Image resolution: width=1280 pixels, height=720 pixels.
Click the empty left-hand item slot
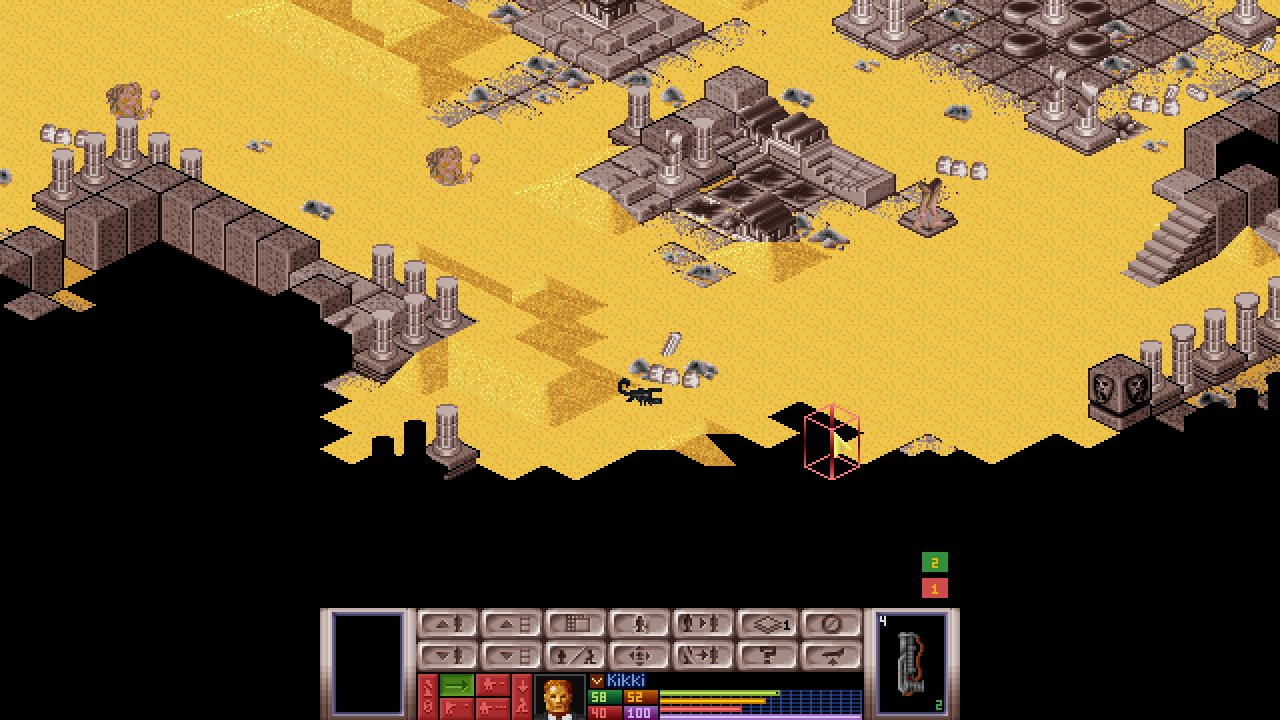point(367,663)
